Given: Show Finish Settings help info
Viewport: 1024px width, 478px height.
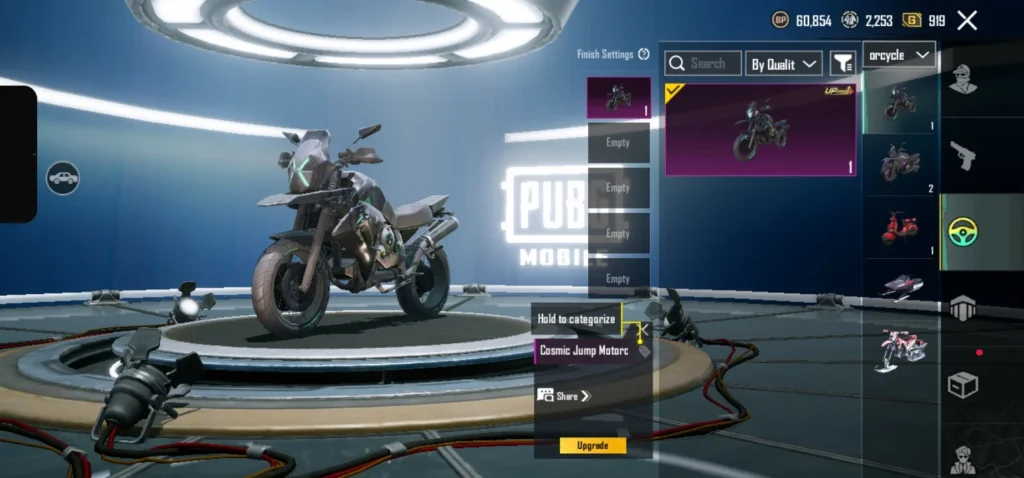Looking at the screenshot, I should pos(644,54).
